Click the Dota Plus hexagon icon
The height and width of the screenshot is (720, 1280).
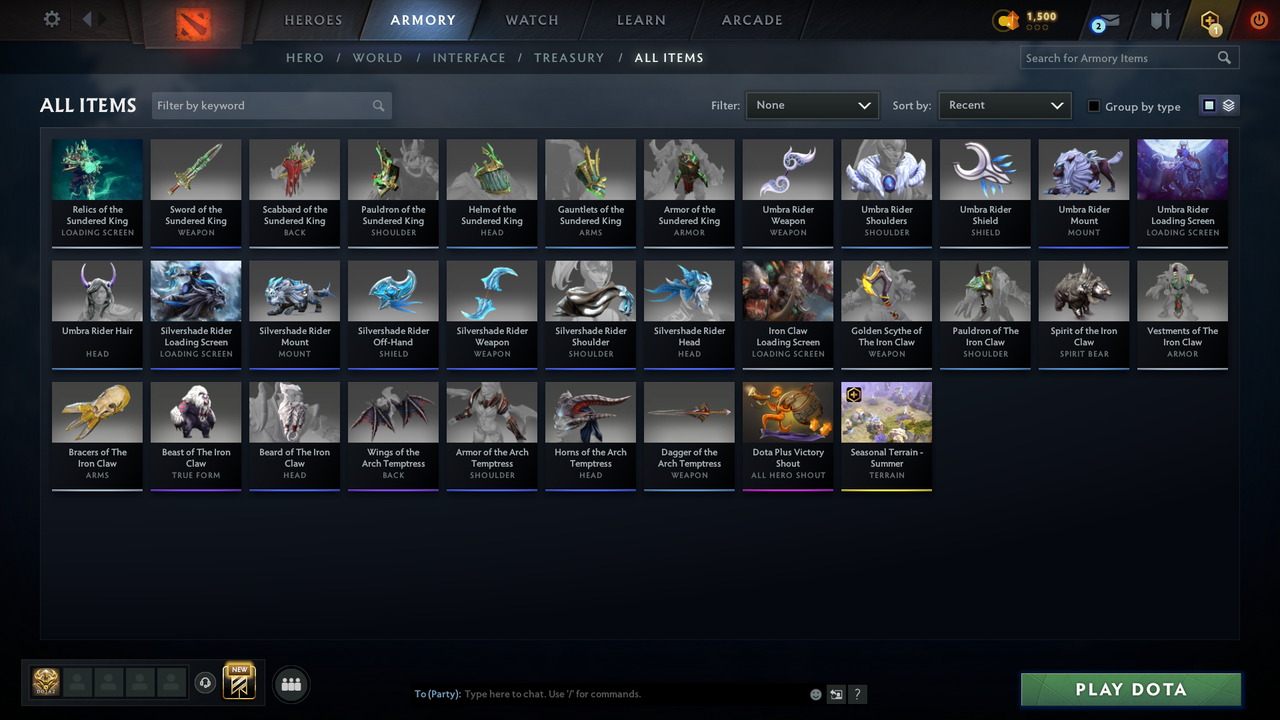pos(1209,18)
